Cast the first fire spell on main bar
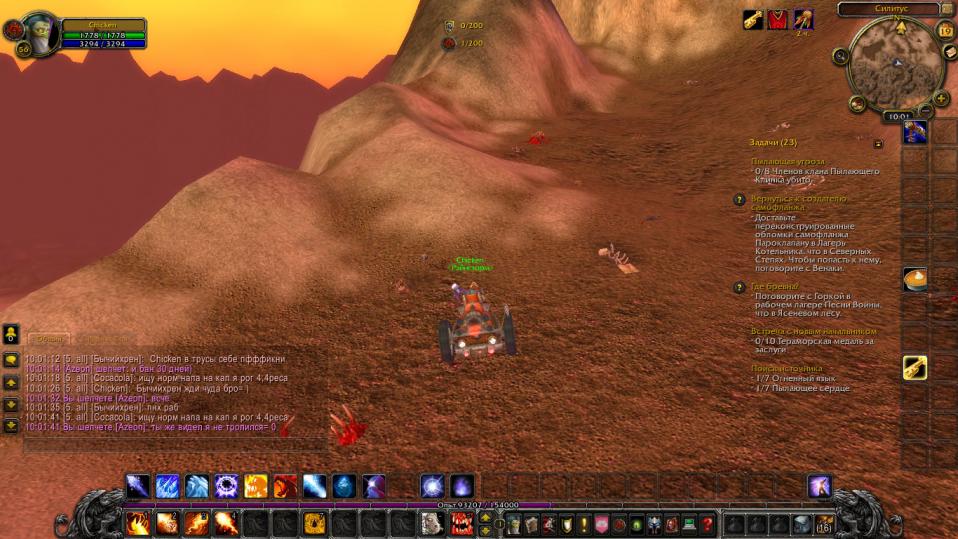The image size is (958, 539). pyautogui.click(x=137, y=523)
